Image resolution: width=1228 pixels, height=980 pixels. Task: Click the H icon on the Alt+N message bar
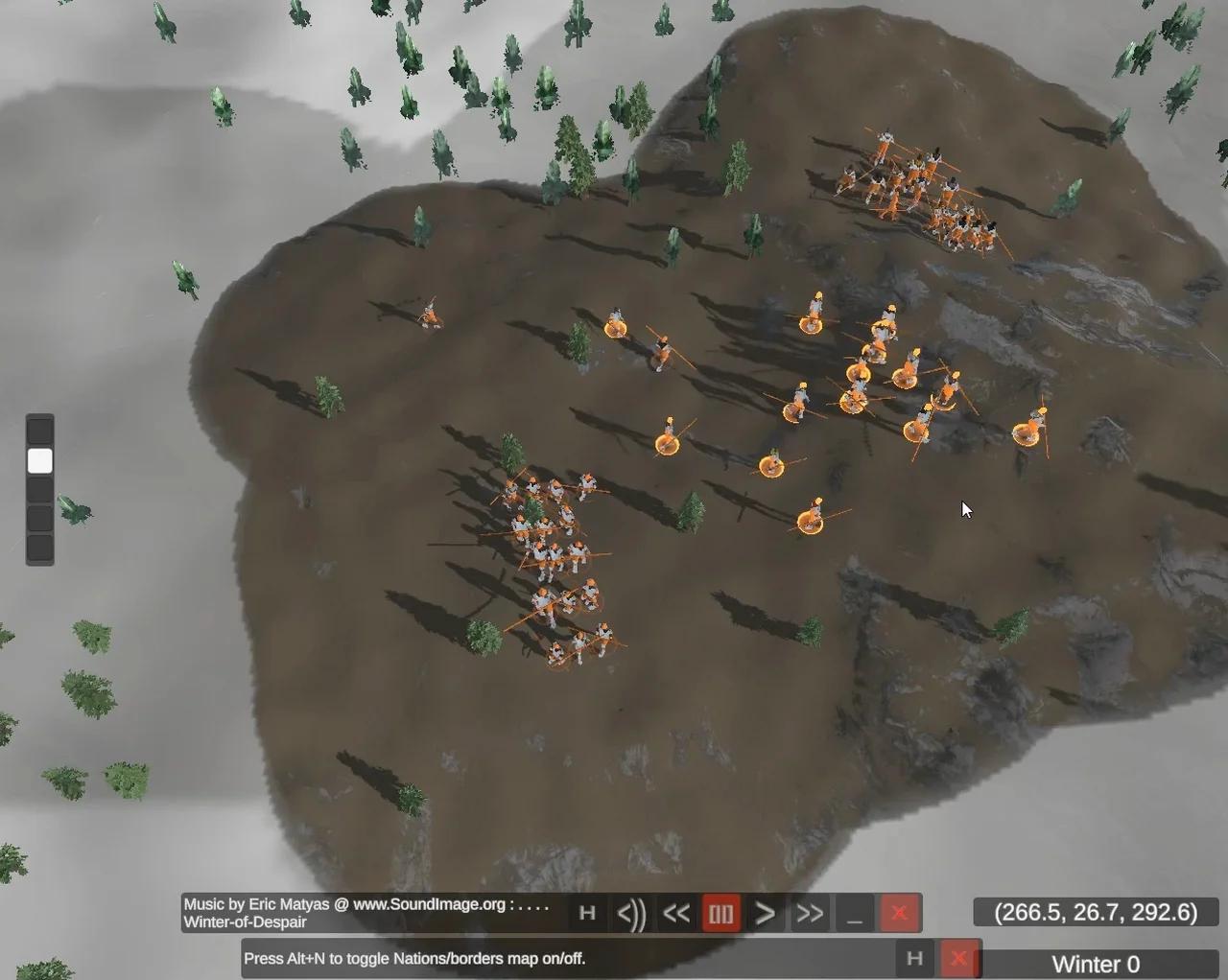point(914,958)
